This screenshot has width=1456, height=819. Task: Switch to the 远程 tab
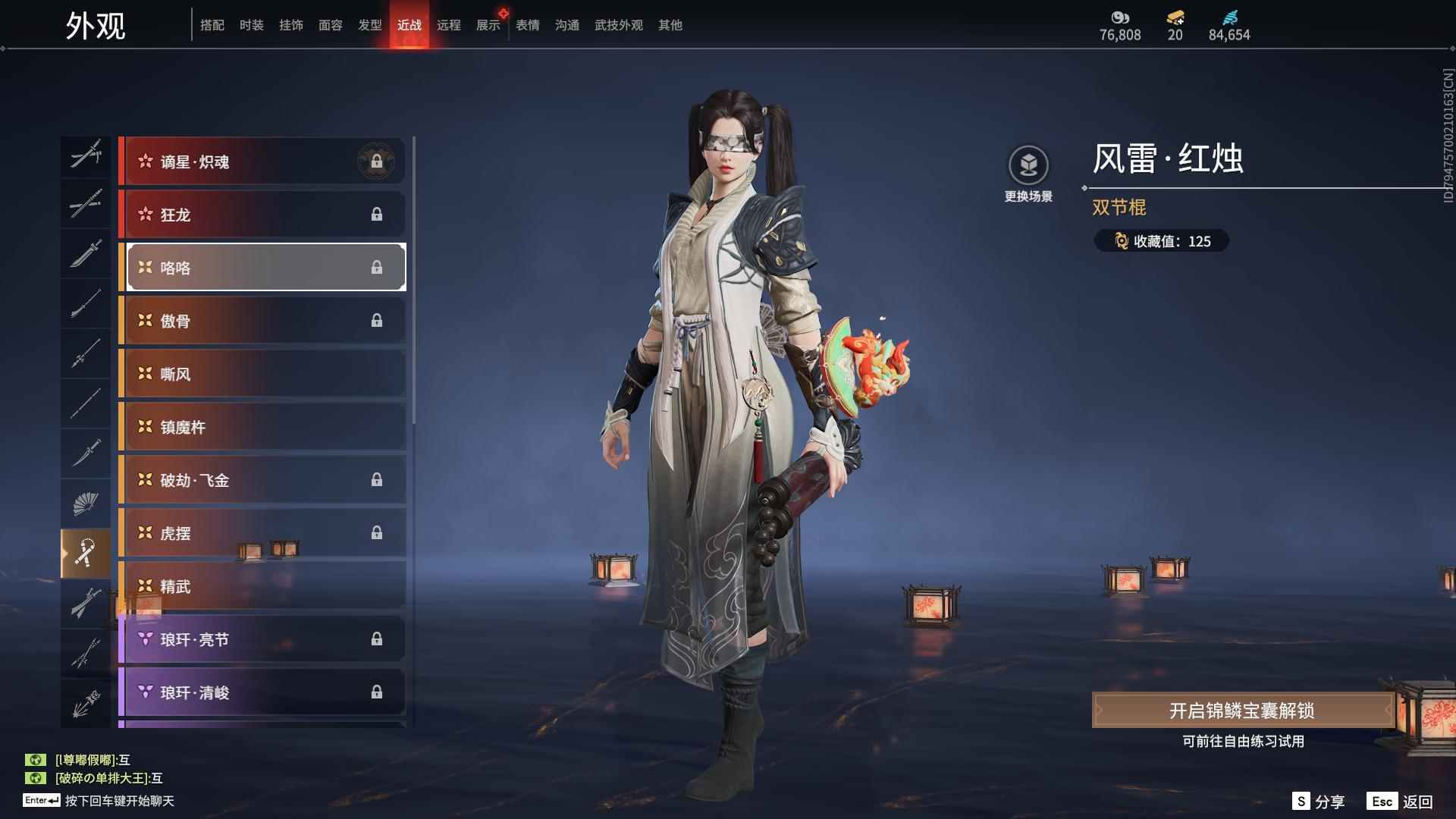click(x=448, y=25)
